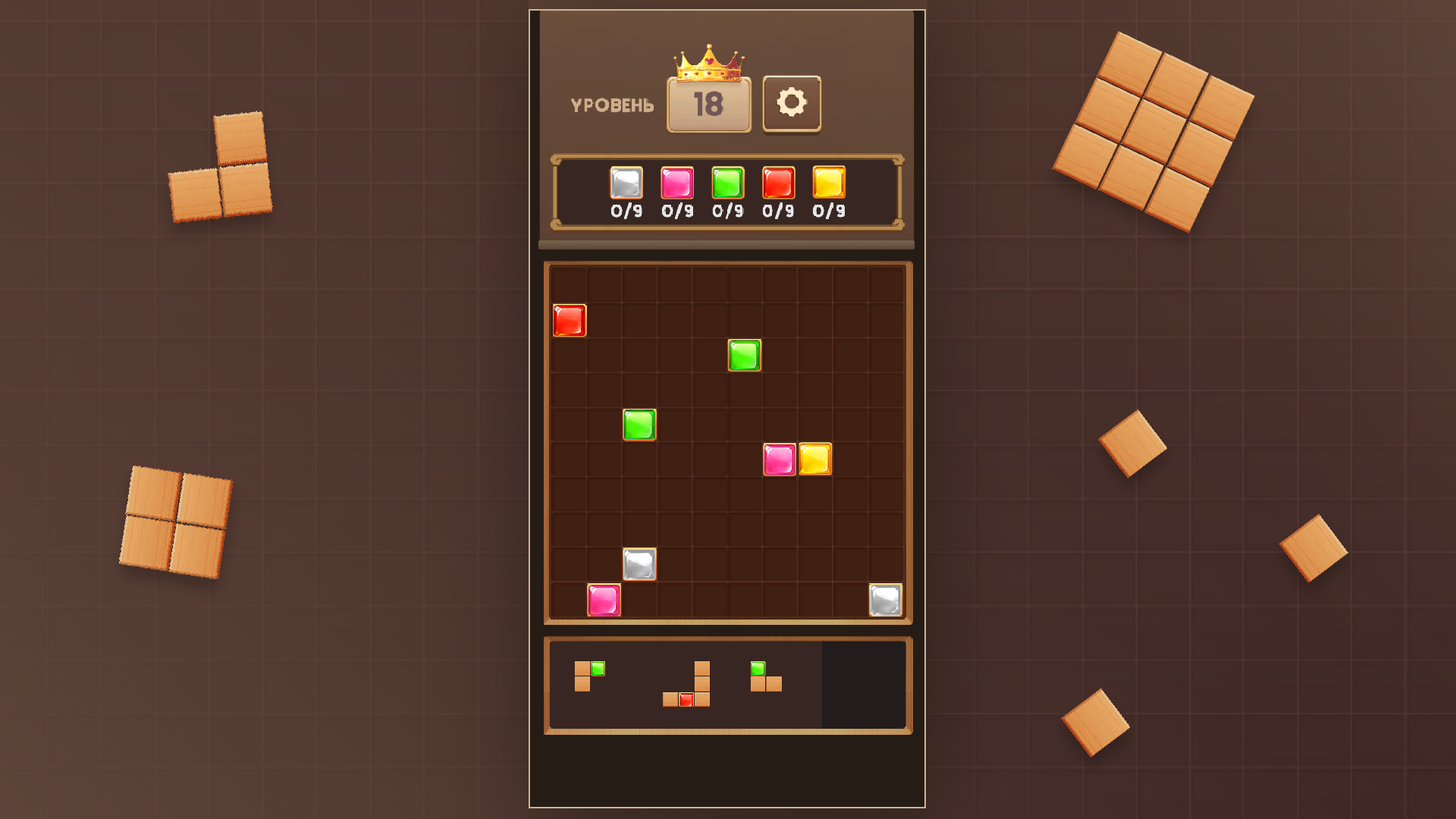Screen dimensions: 1456x819
Task: Click the pink gem in the bottom board row
Action: tap(603, 601)
